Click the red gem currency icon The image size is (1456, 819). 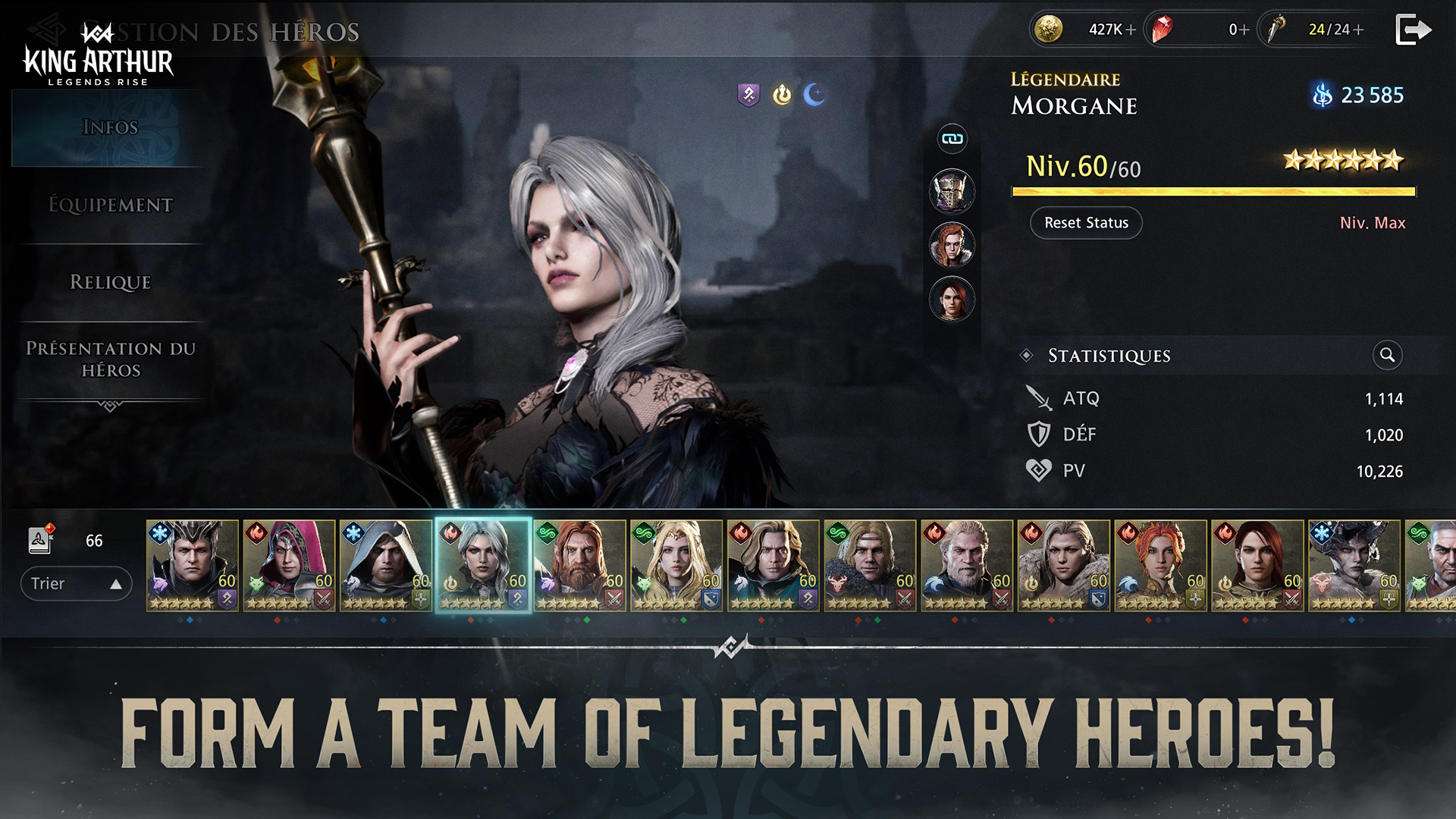(1161, 30)
